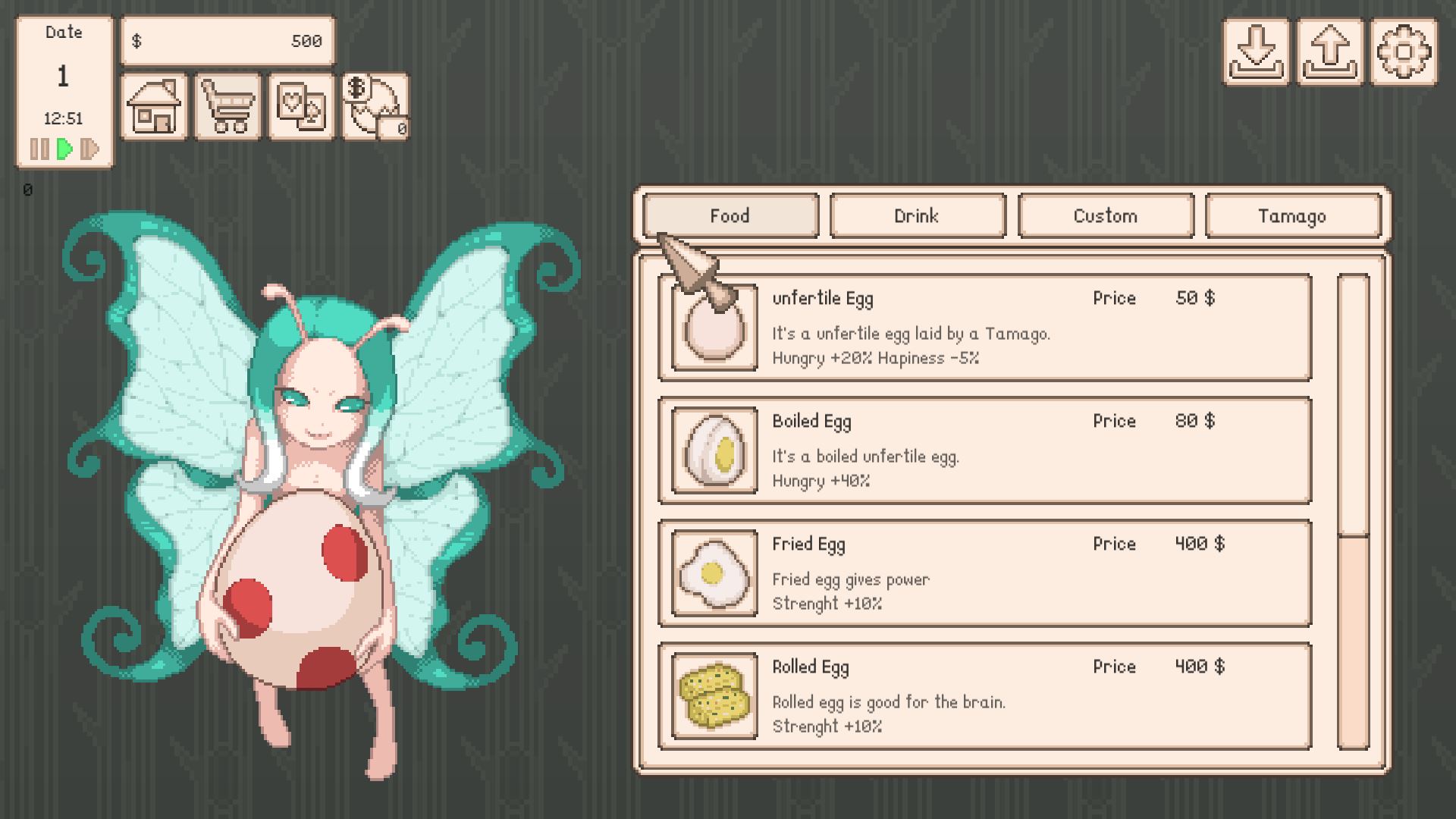Show the Tamago shop tab

click(1292, 216)
